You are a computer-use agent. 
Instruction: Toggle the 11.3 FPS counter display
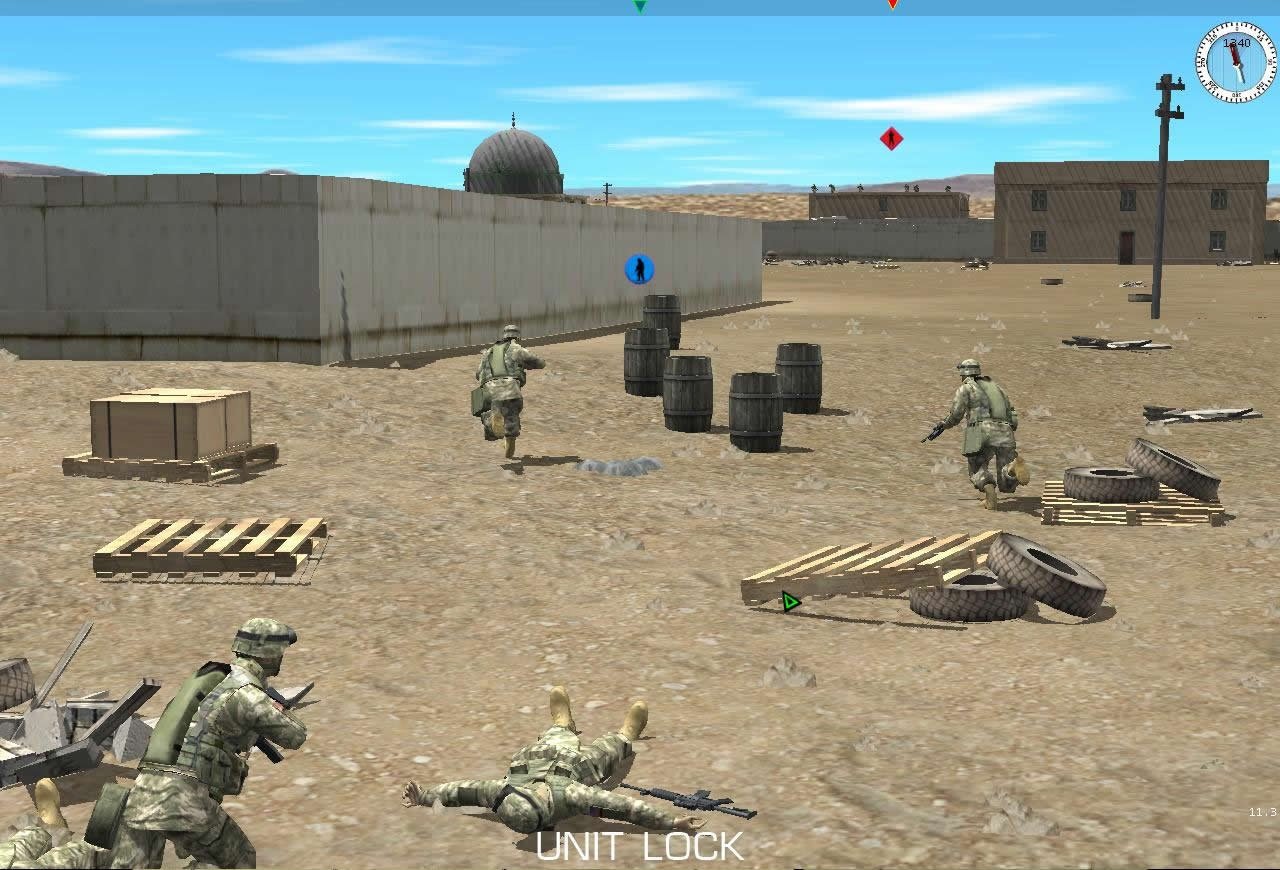(x=1265, y=810)
